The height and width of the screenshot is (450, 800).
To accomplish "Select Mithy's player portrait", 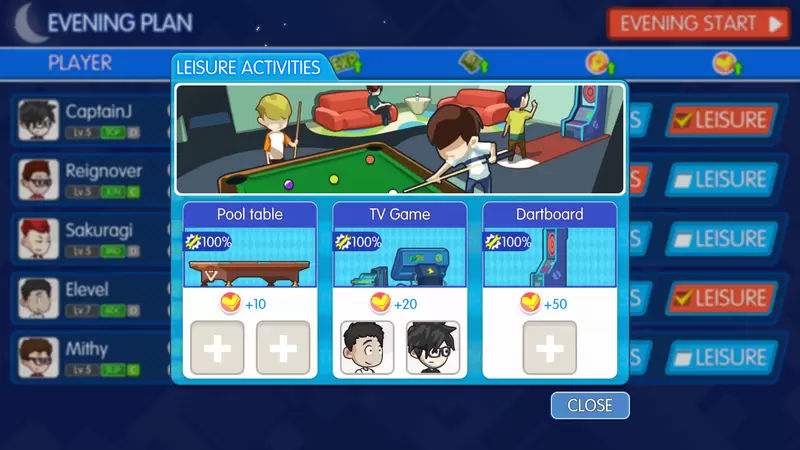I will pyautogui.click(x=38, y=356).
